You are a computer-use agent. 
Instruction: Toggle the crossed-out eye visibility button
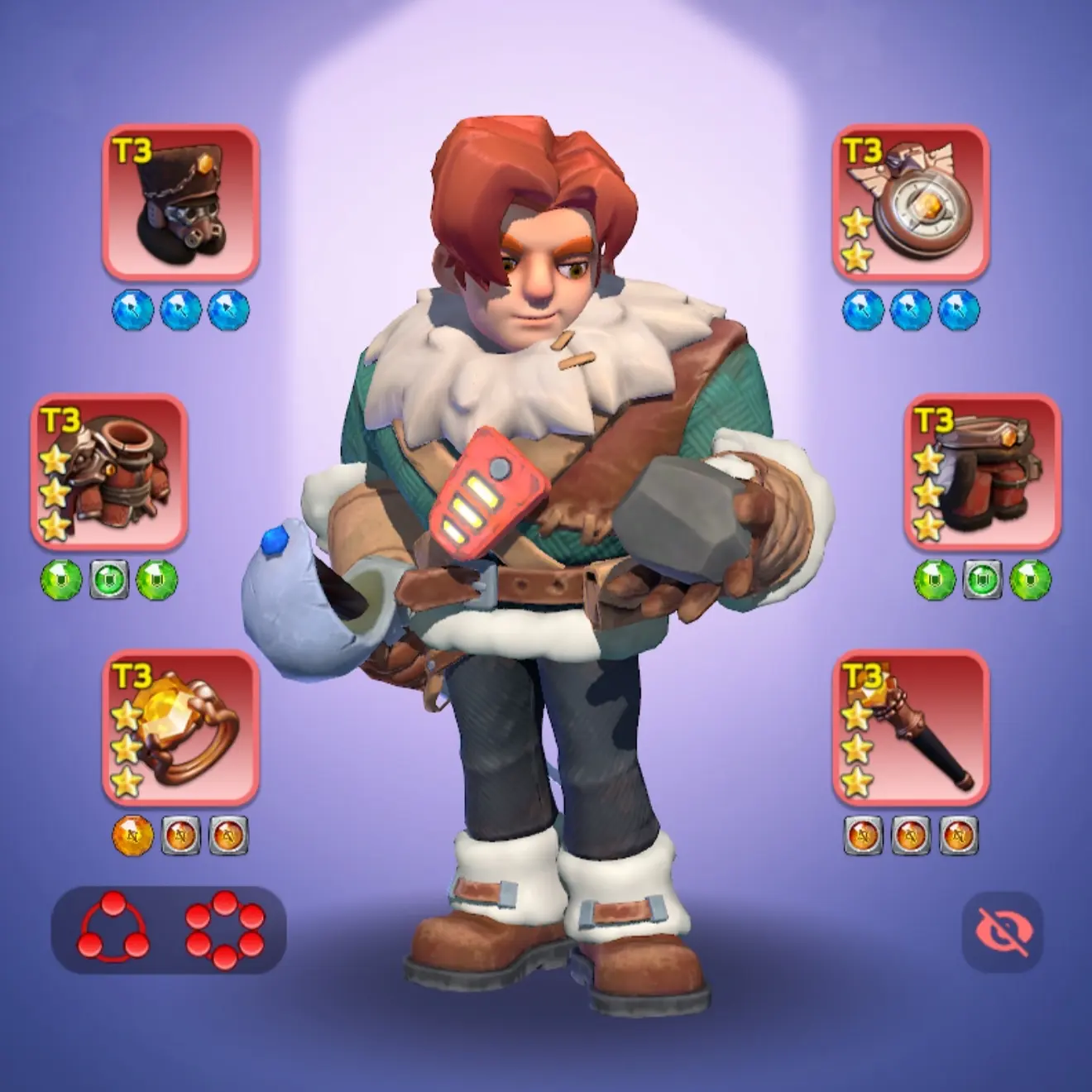coord(1002,932)
